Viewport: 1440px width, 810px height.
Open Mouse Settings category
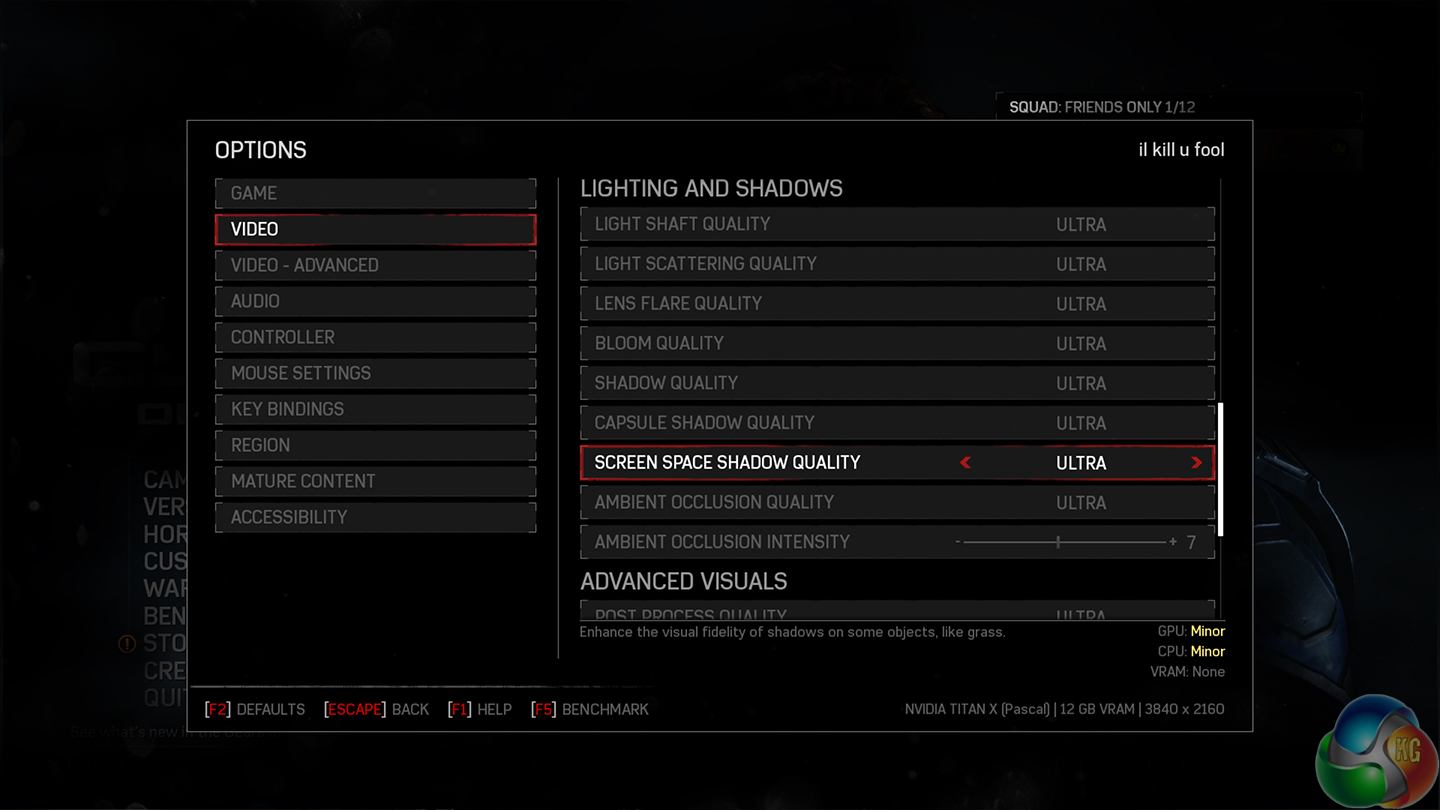point(375,373)
